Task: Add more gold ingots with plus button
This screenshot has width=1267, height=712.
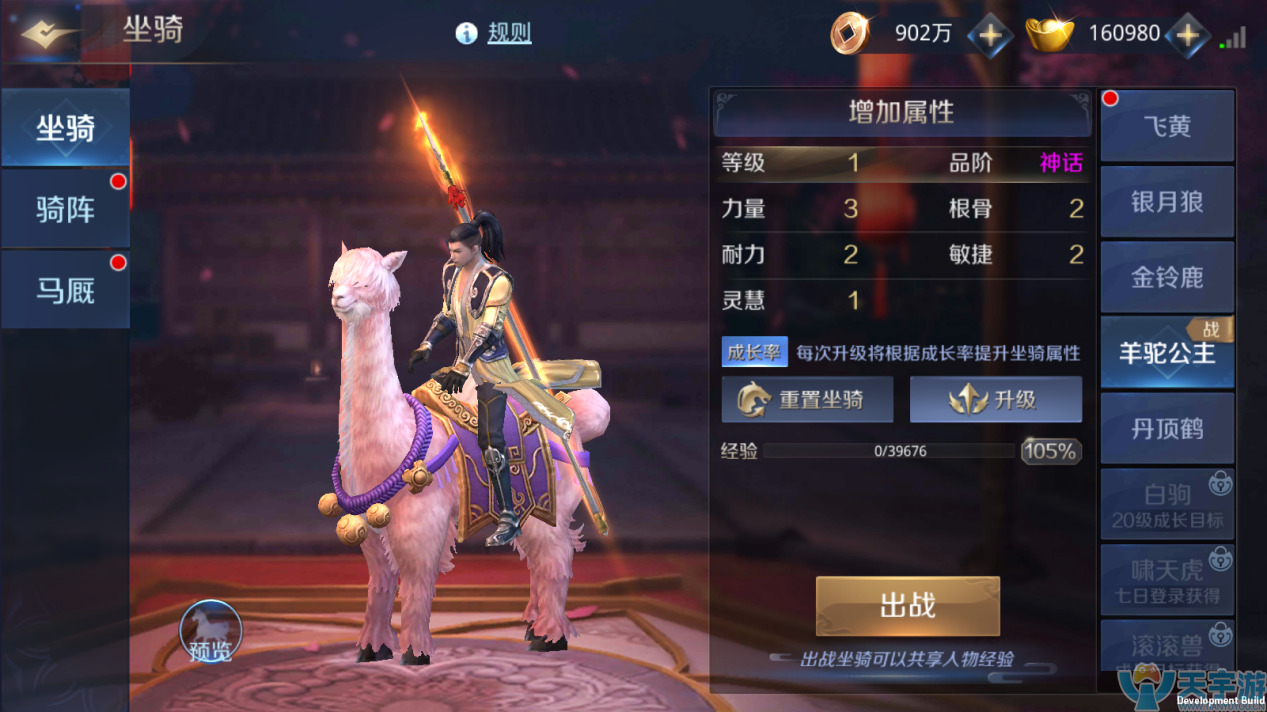Action: click(x=1187, y=35)
